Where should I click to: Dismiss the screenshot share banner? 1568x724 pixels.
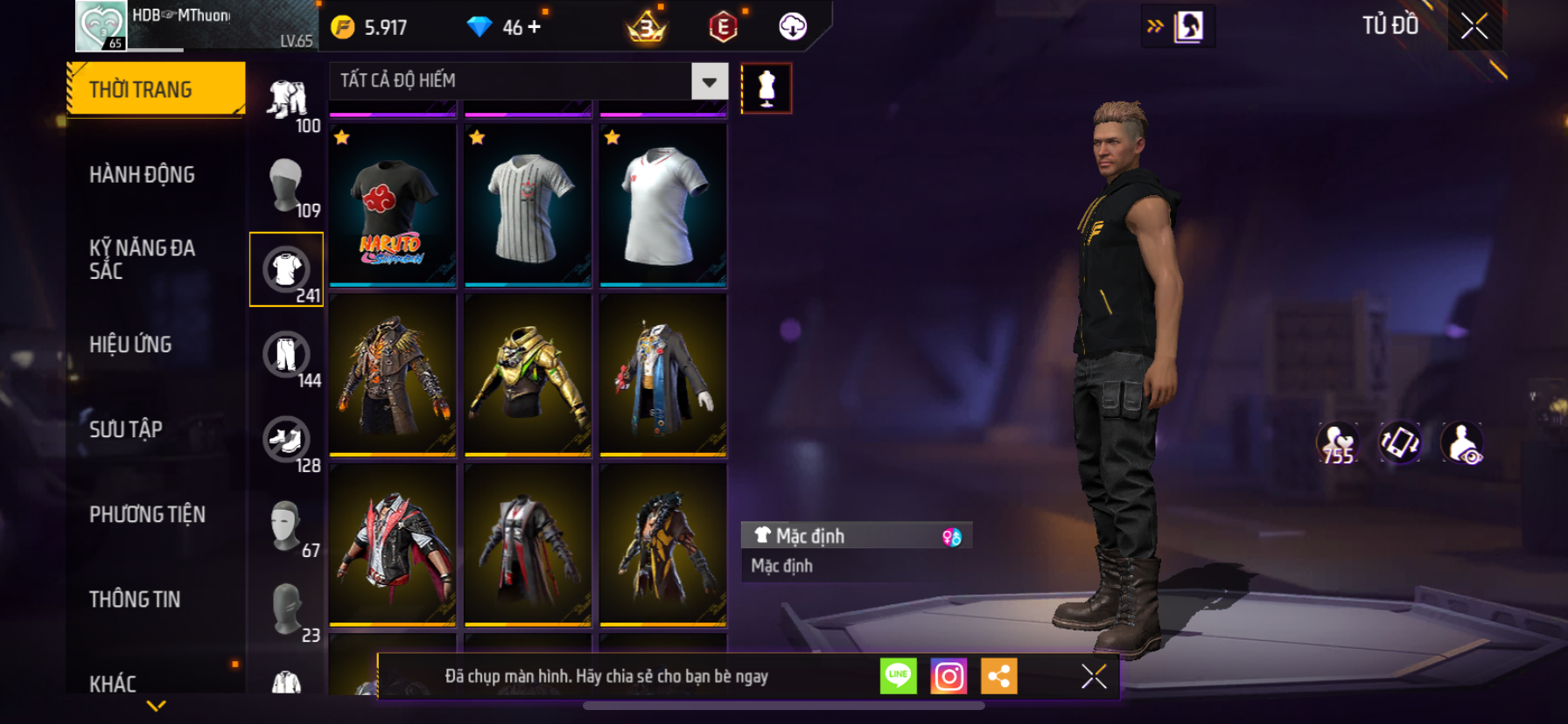tap(1094, 676)
